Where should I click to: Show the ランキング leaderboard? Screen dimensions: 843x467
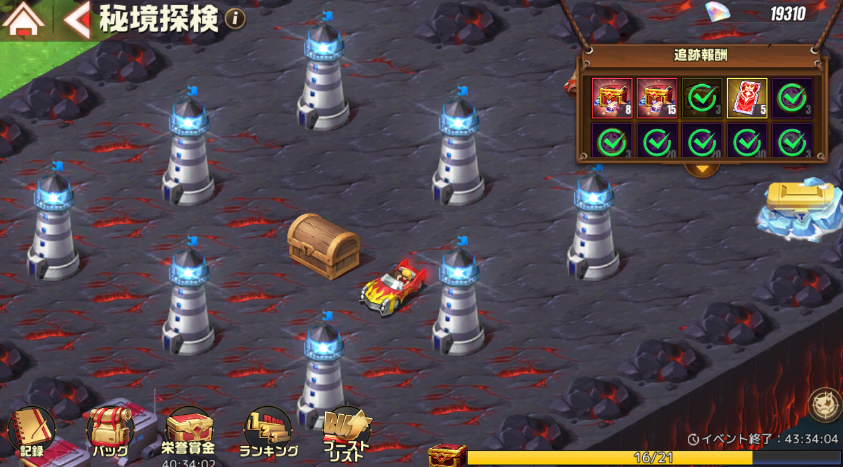point(268,431)
